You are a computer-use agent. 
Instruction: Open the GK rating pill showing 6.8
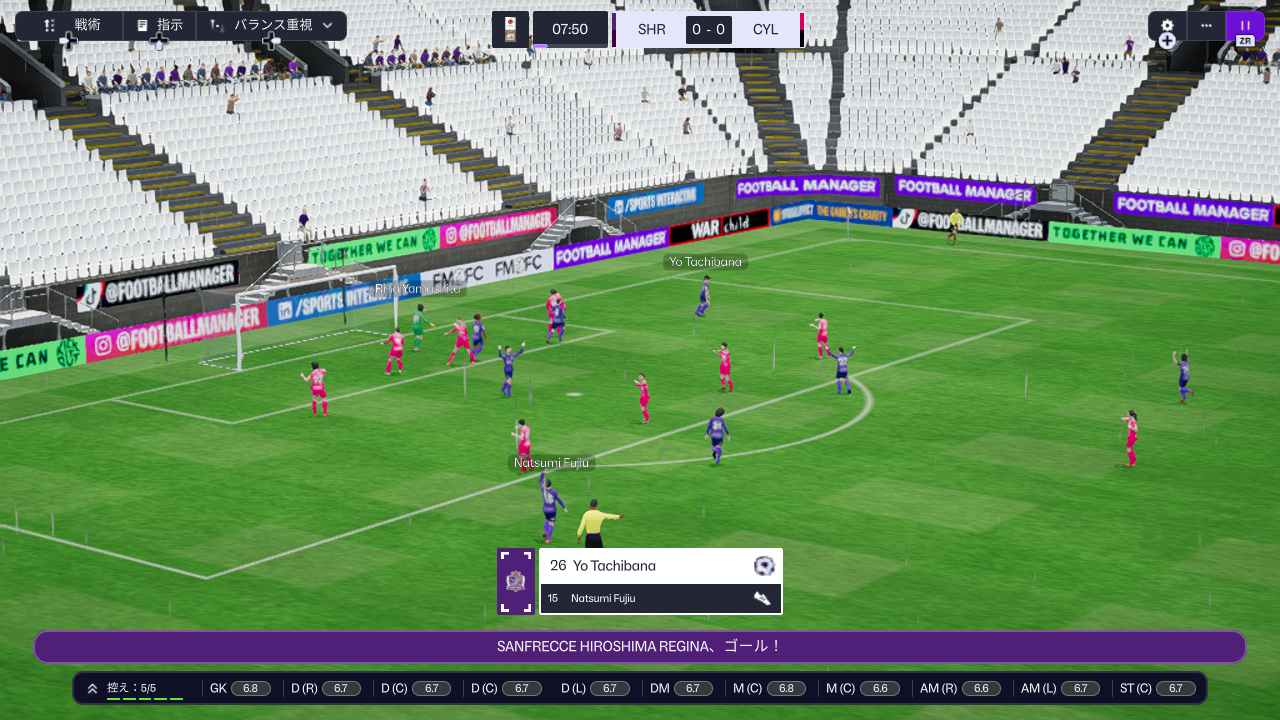[x=251, y=688]
